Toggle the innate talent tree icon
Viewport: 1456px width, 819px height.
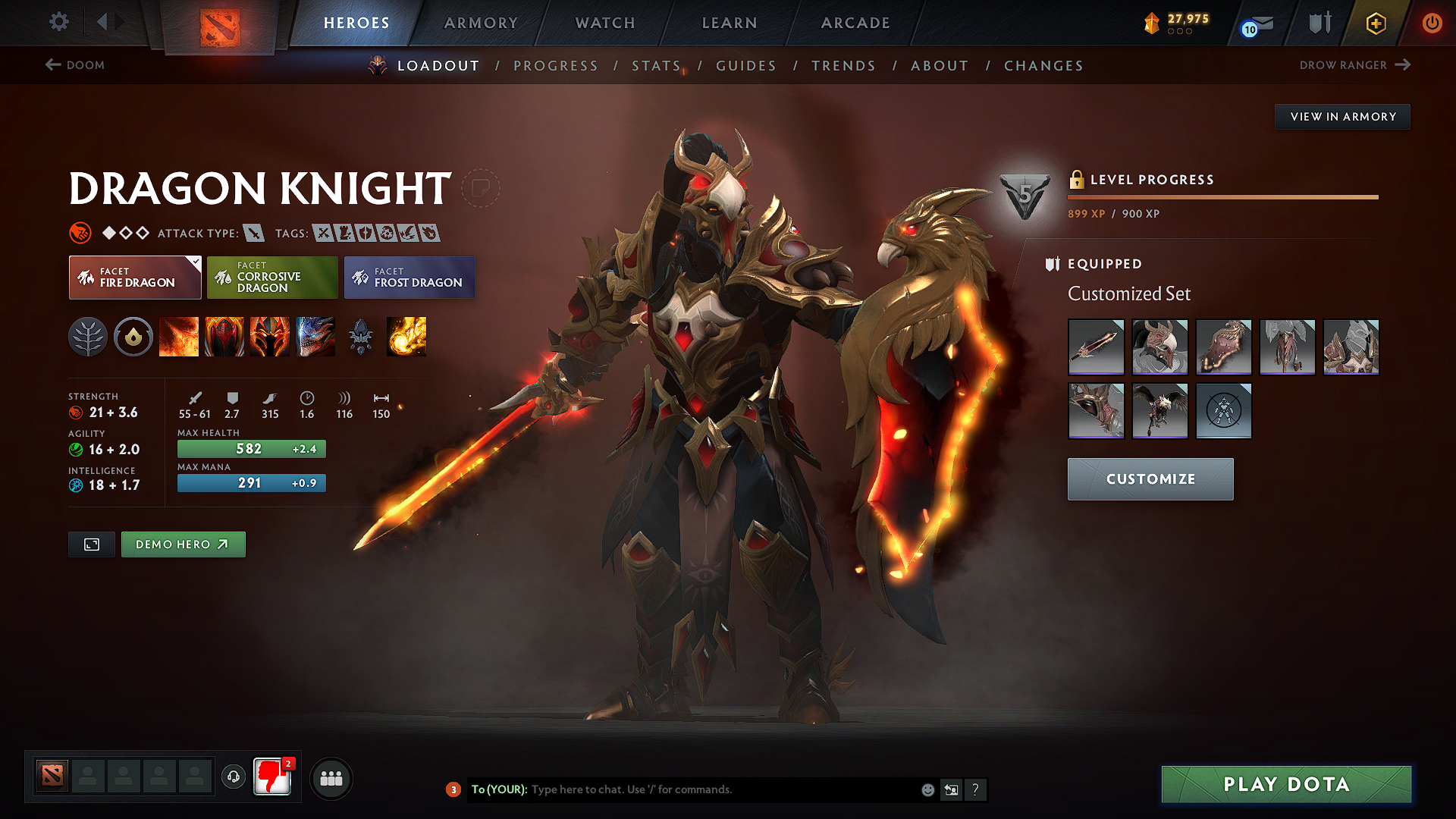click(89, 337)
